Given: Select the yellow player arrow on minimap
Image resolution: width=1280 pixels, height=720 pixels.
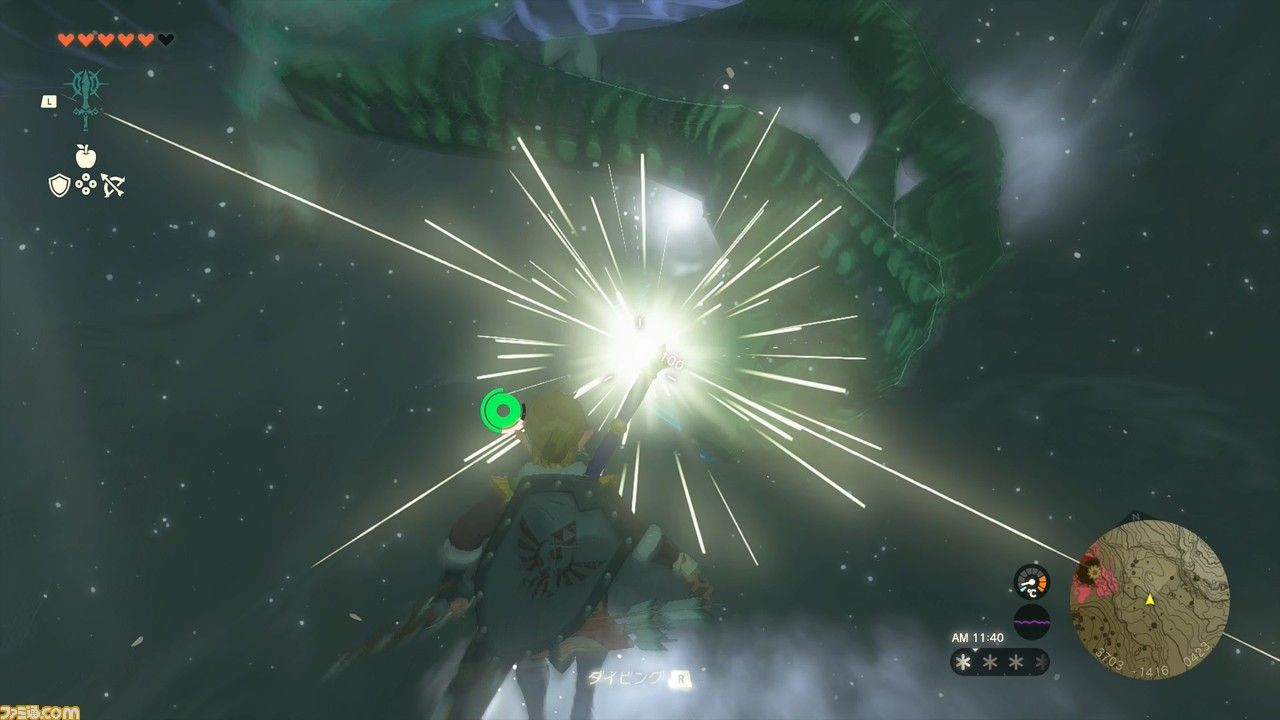Looking at the screenshot, I should coord(1150,600).
